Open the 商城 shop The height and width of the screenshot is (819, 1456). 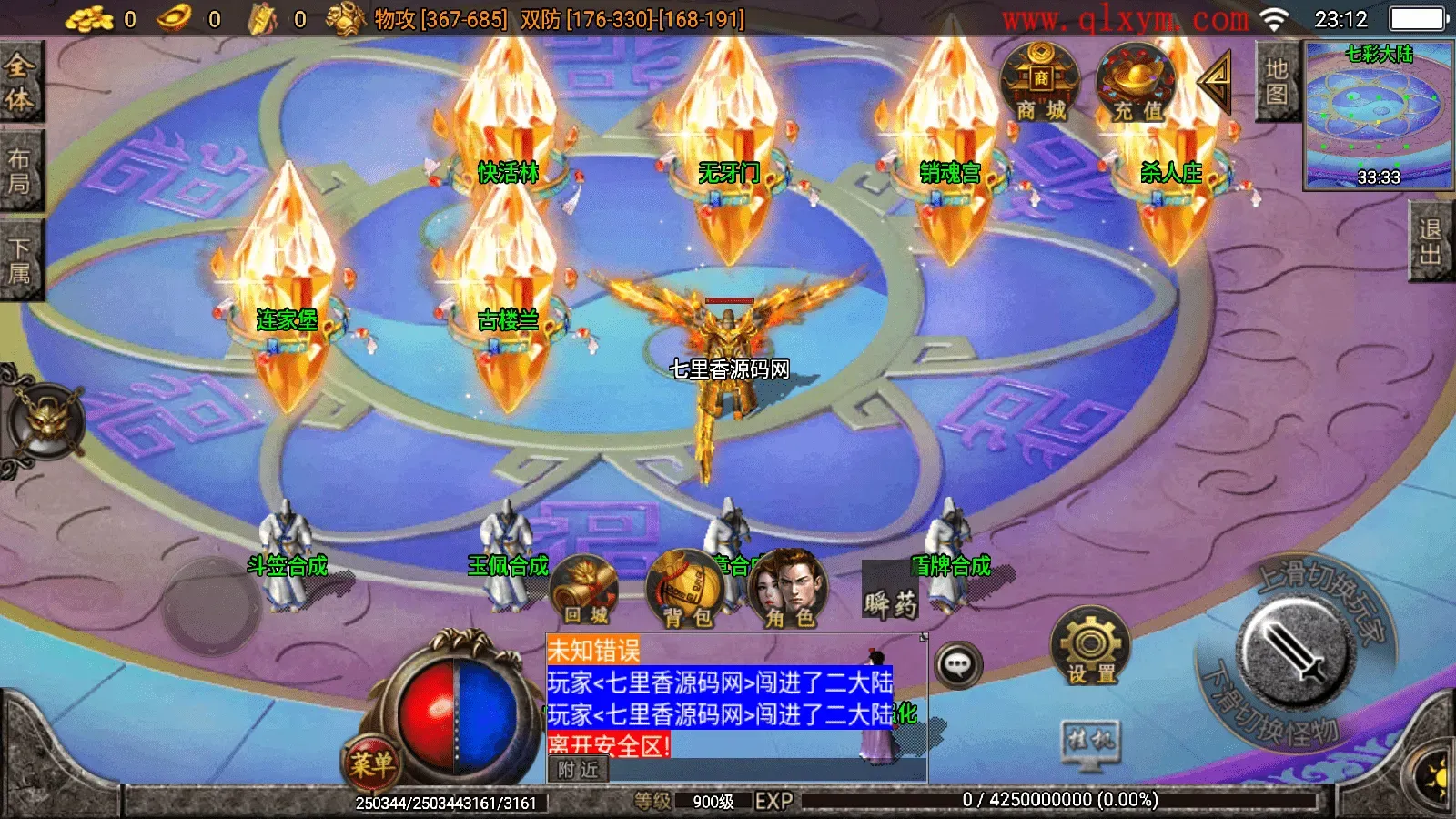(1040, 84)
